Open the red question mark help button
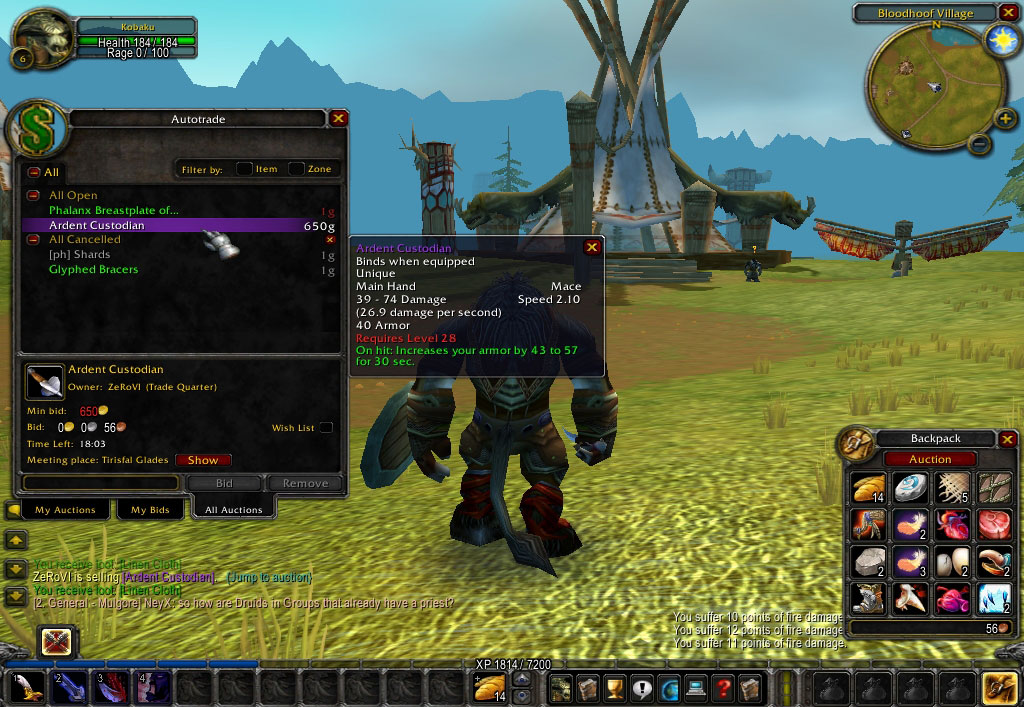The height and width of the screenshot is (707, 1024). point(722,687)
